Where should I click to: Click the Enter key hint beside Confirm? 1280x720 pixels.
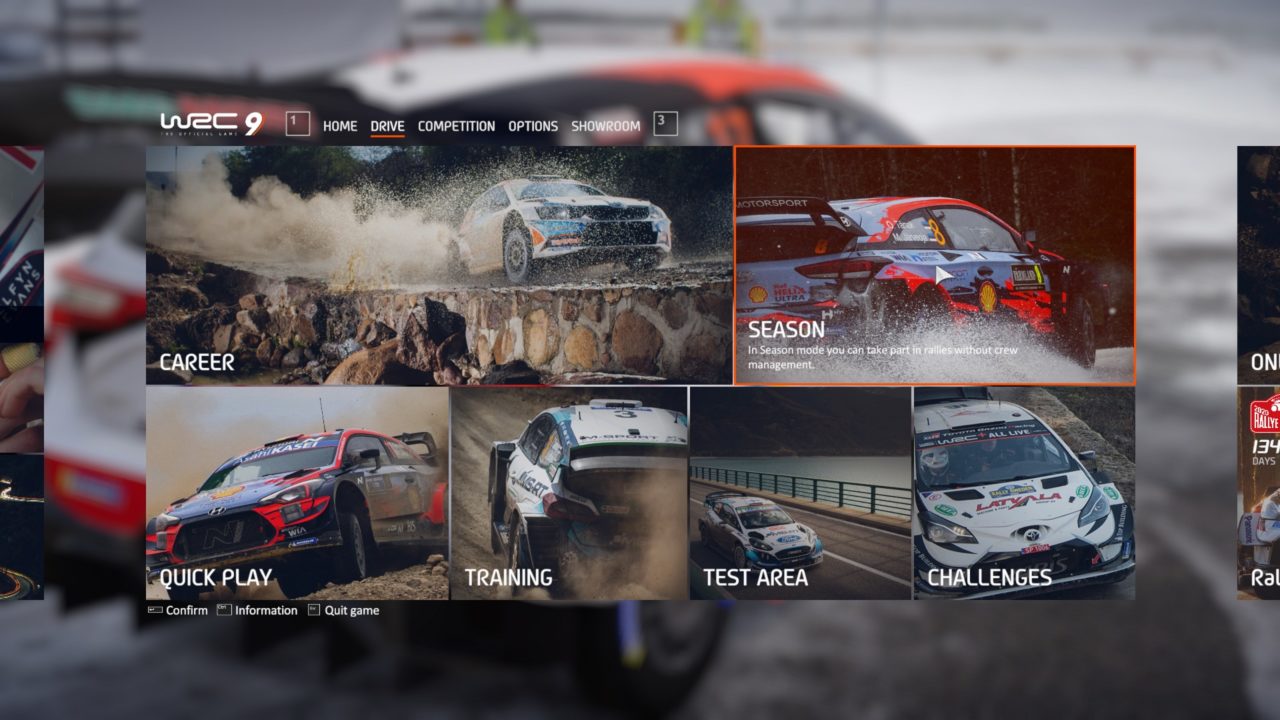pyautogui.click(x=155, y=610)
